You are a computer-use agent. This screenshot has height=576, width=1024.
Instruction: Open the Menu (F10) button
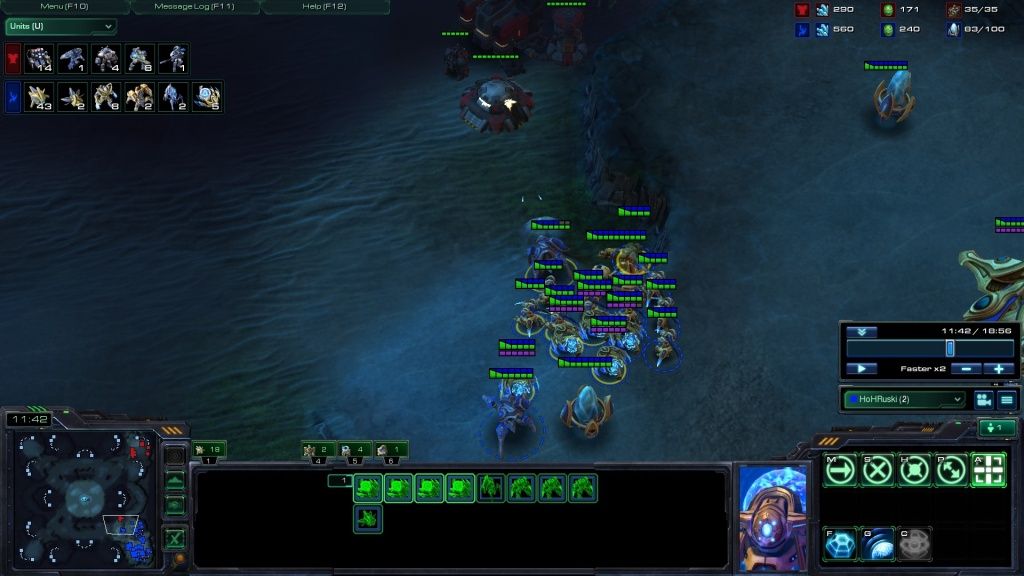pos(66,7)
